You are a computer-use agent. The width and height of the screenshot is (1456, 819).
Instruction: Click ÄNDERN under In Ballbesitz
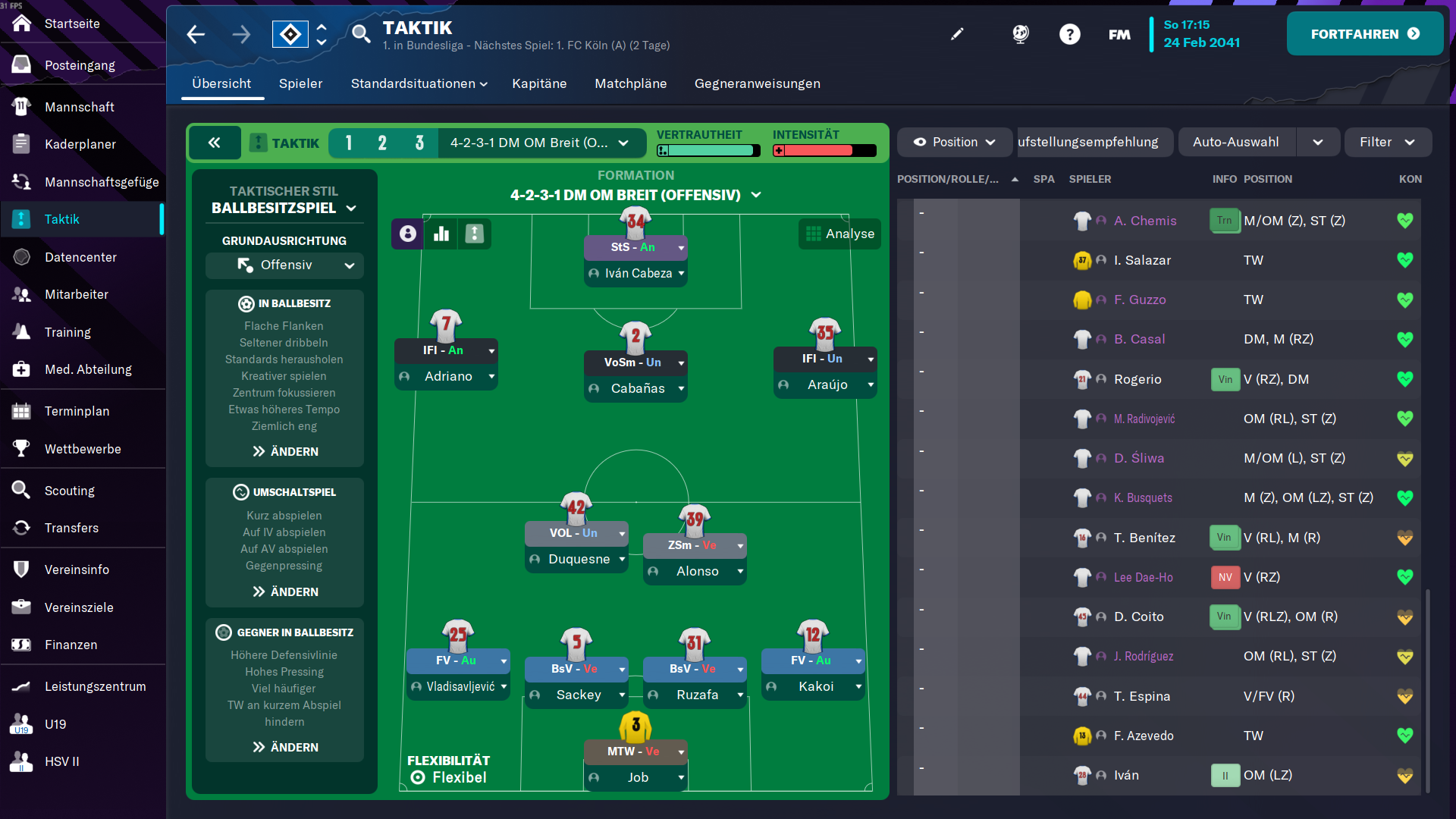284,451
